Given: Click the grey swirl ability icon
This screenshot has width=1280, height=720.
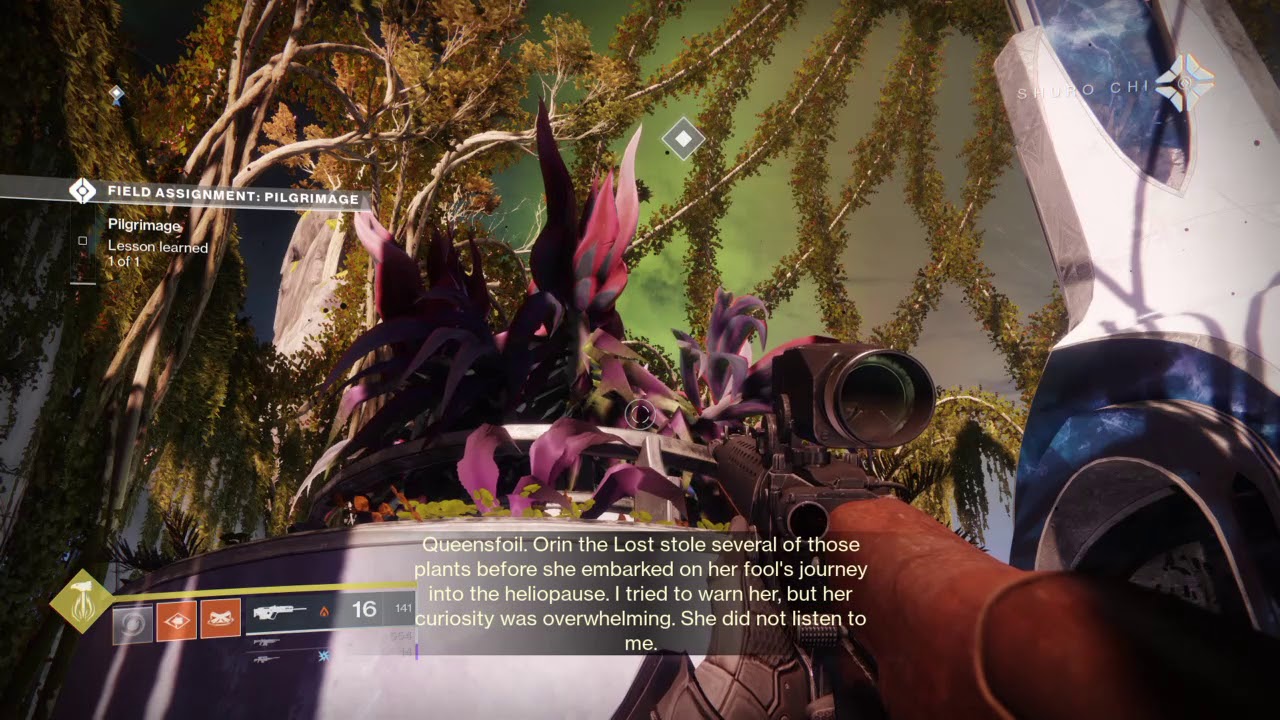Looking at the screenshot, I should [x=132, y=623].
